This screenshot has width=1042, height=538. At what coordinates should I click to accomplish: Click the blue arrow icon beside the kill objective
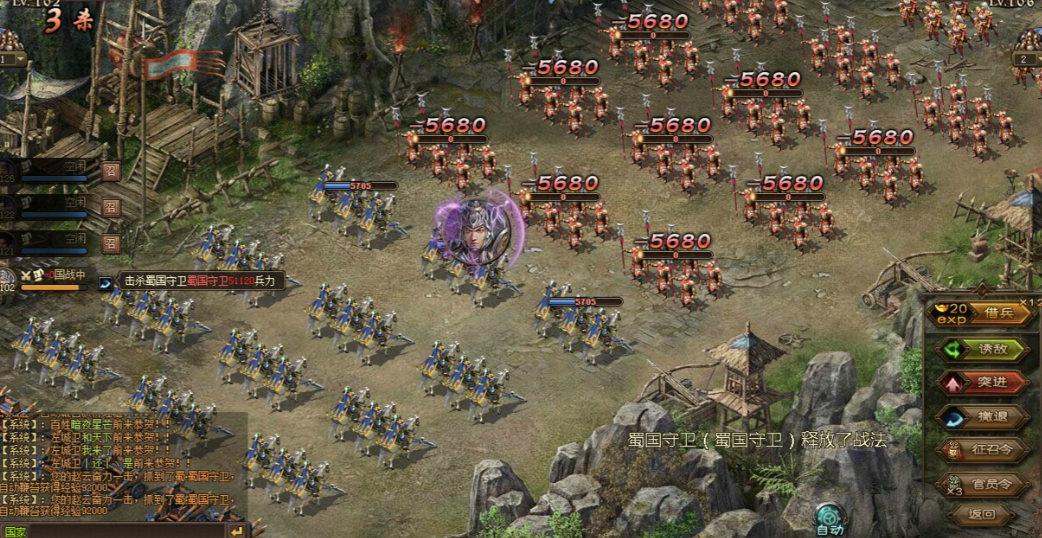[107, 283]
